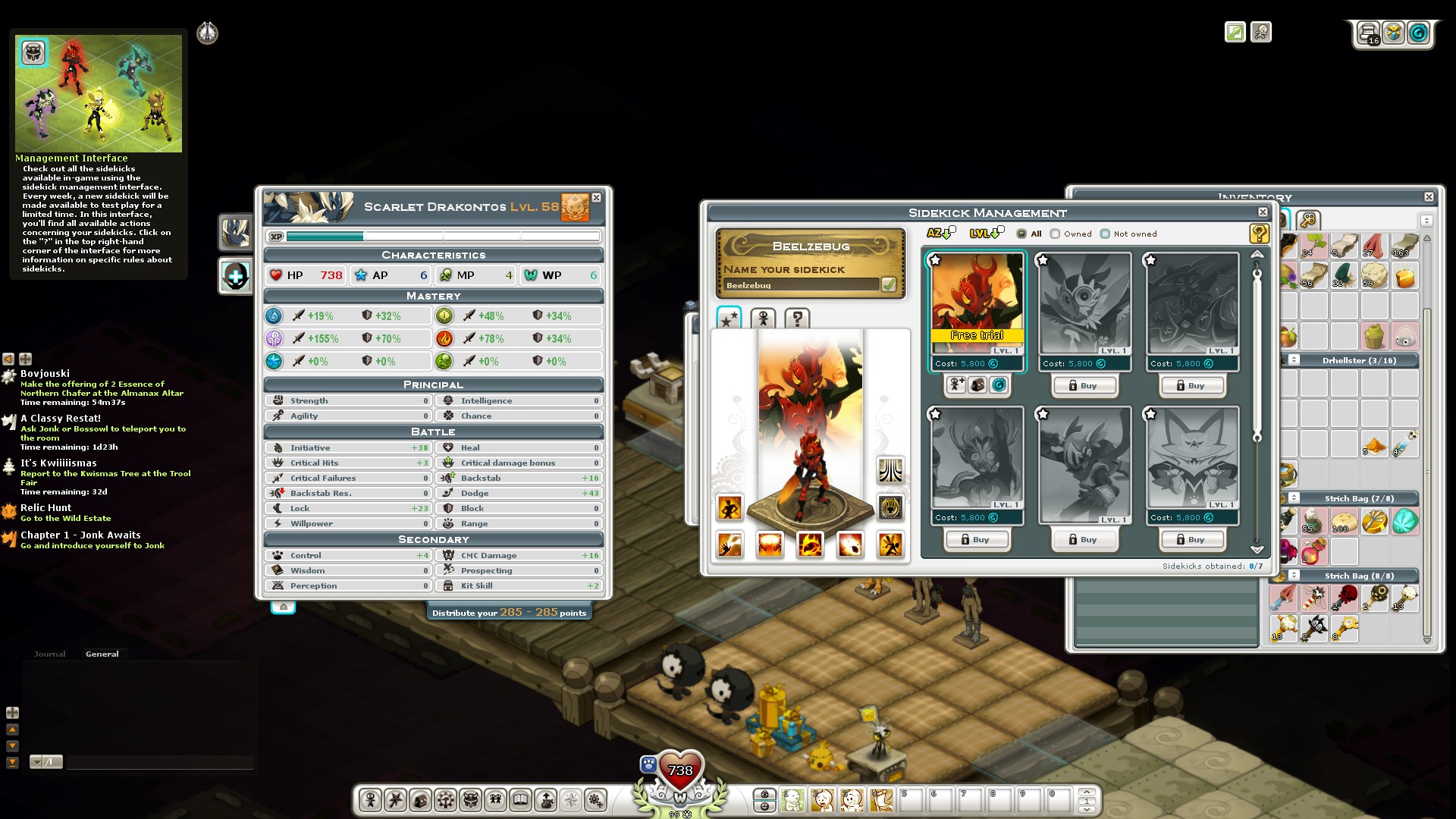Select the All sidekicks filter

pyautogui.click(x=1021, y=234)
